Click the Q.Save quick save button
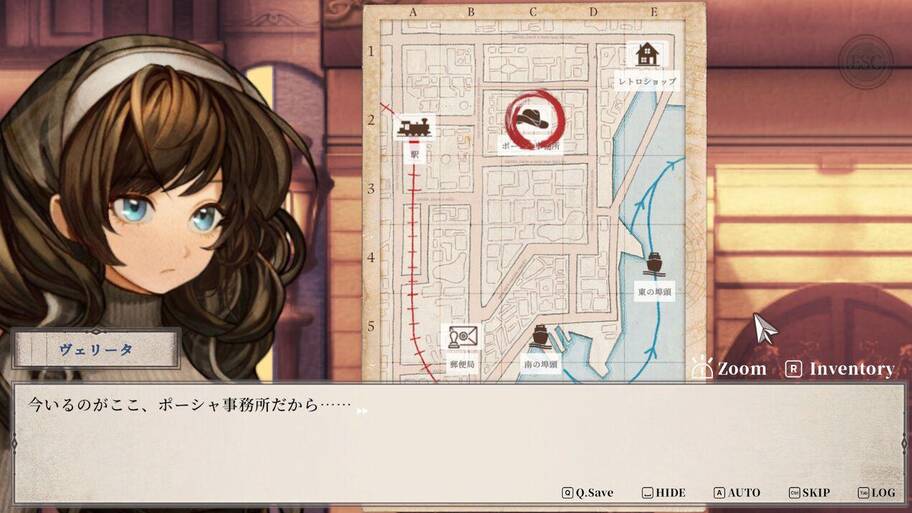This screenshot has height=513, width=912. point(588,493)
